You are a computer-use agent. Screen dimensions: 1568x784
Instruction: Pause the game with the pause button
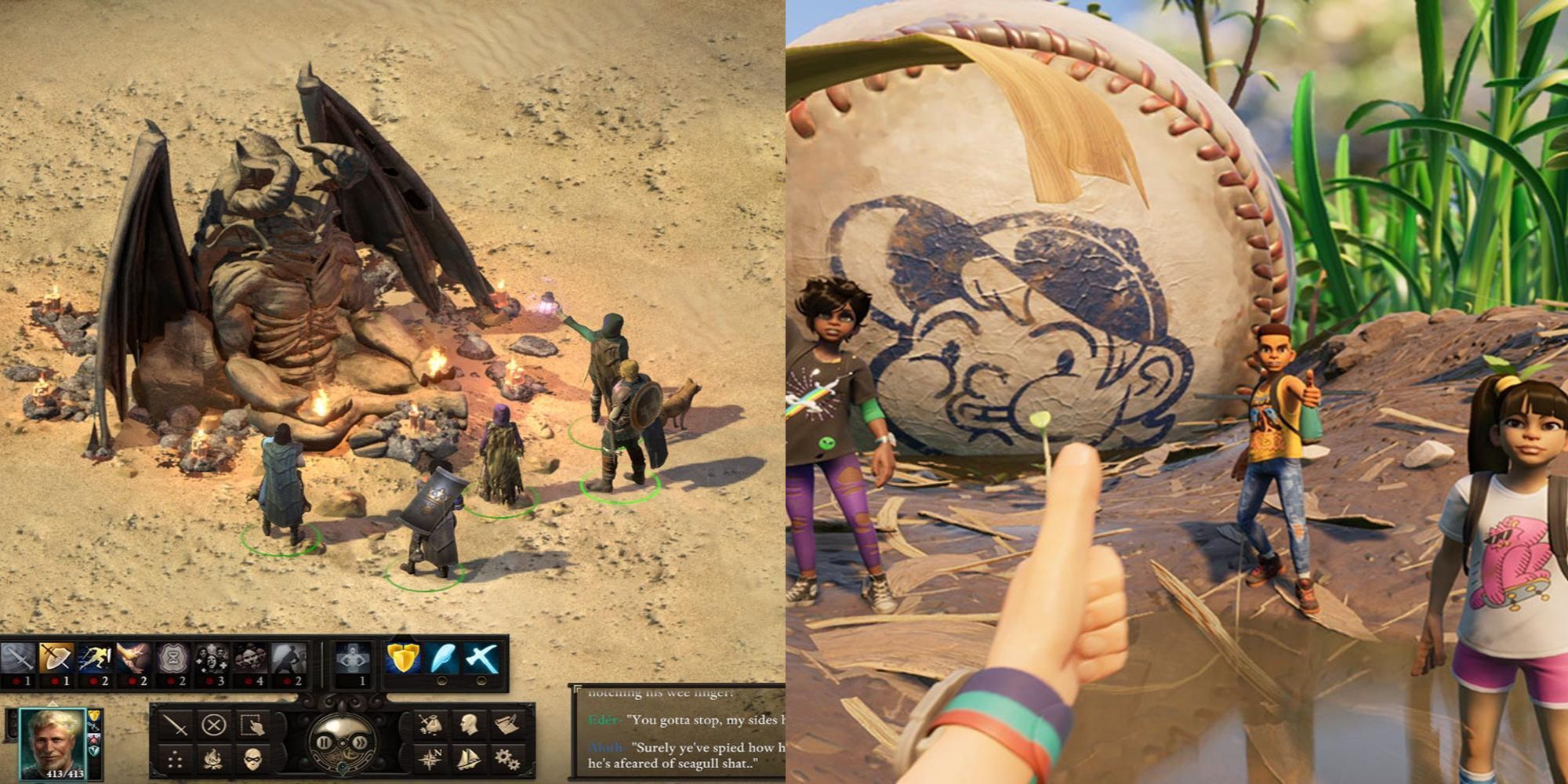325,742
